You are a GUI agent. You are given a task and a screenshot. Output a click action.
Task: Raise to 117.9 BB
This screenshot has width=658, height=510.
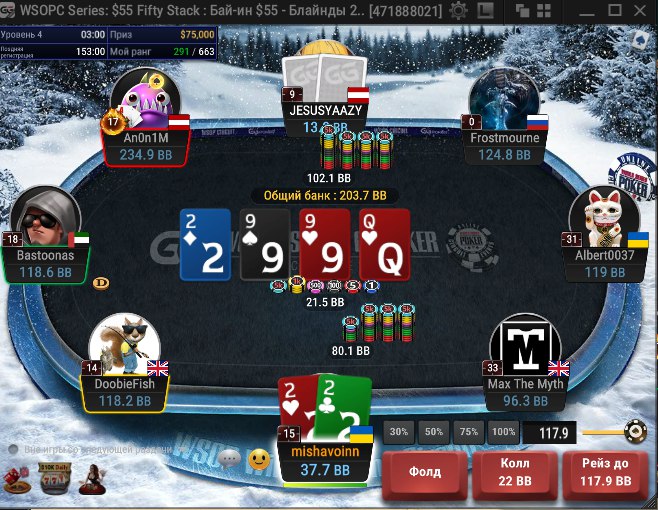pyautogui.click(x=606, y=473)
